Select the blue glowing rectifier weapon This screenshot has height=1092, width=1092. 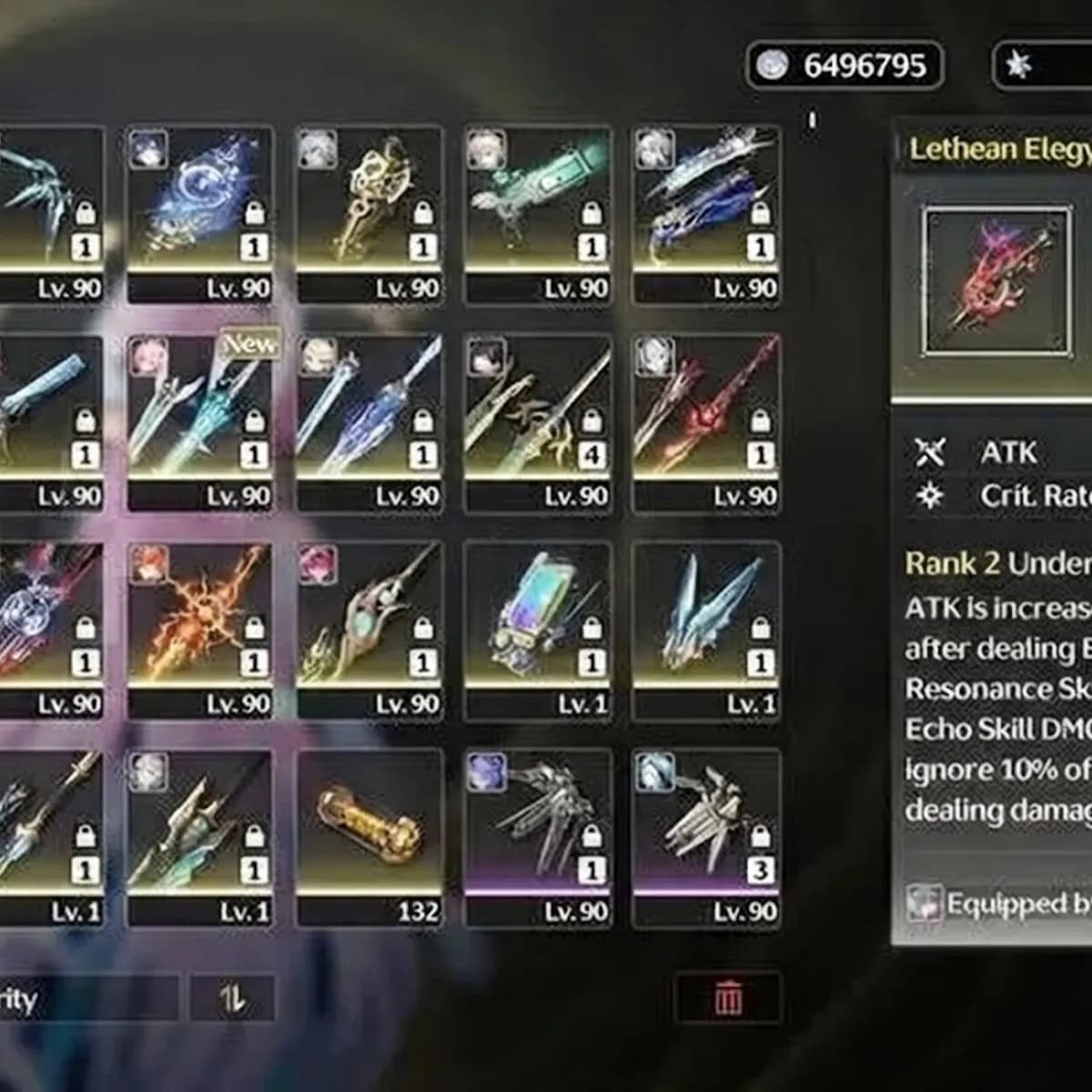coord(200,202)
